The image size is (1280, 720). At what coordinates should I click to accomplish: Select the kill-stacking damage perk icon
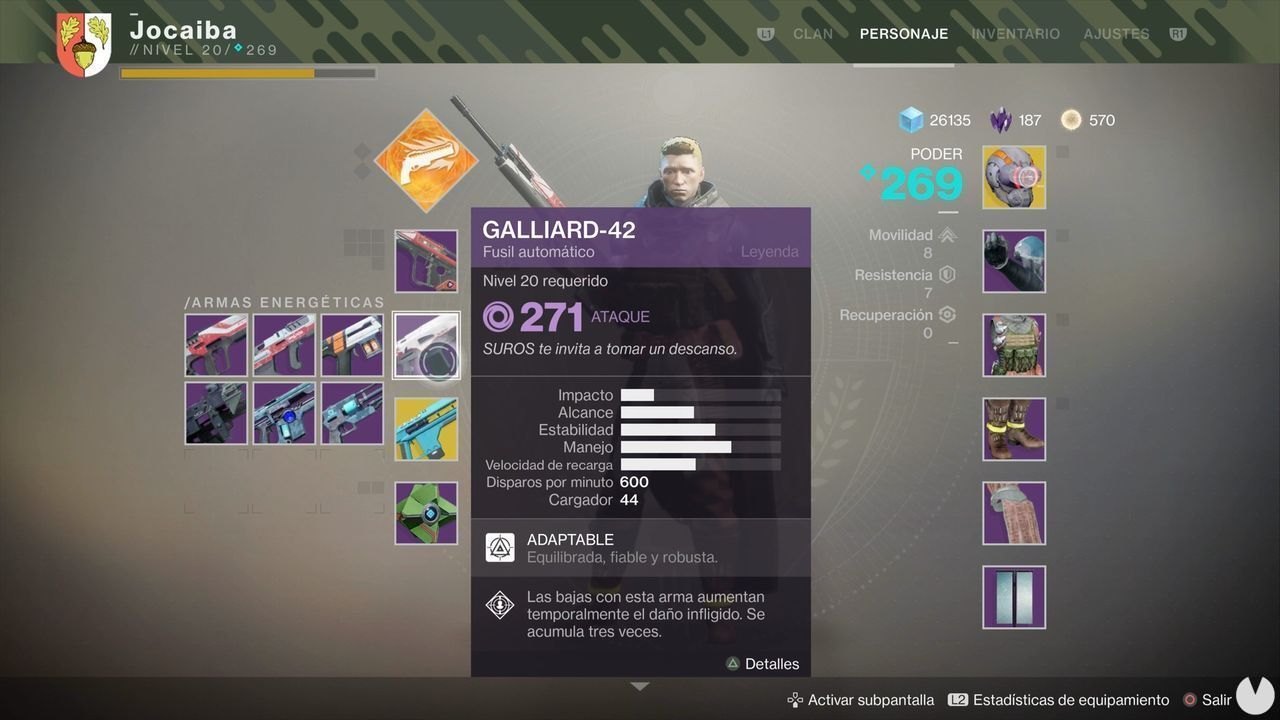click(x=500, y=604)
